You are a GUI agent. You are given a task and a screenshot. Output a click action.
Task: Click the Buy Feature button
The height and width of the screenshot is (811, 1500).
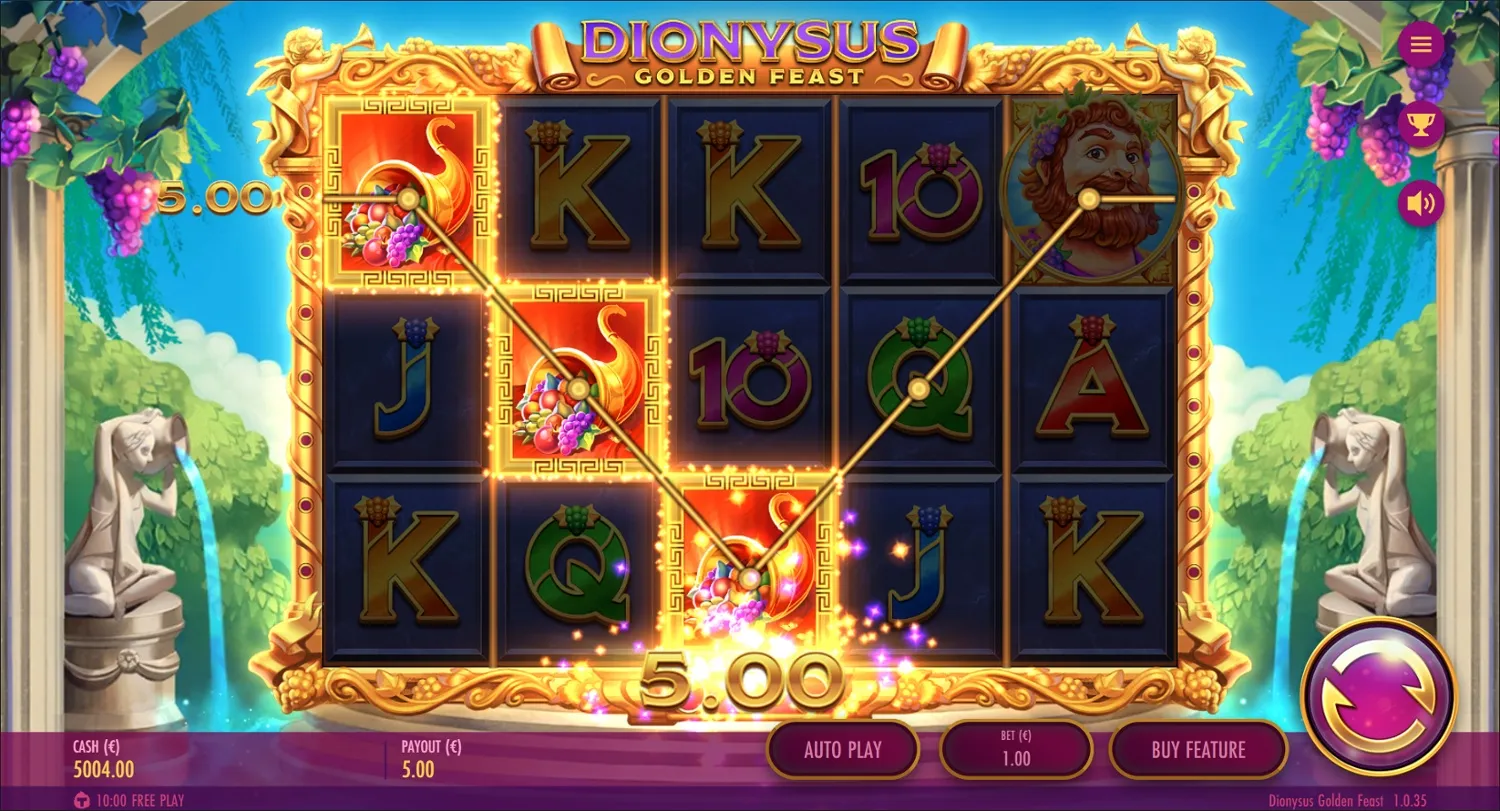coord(1198,749)
